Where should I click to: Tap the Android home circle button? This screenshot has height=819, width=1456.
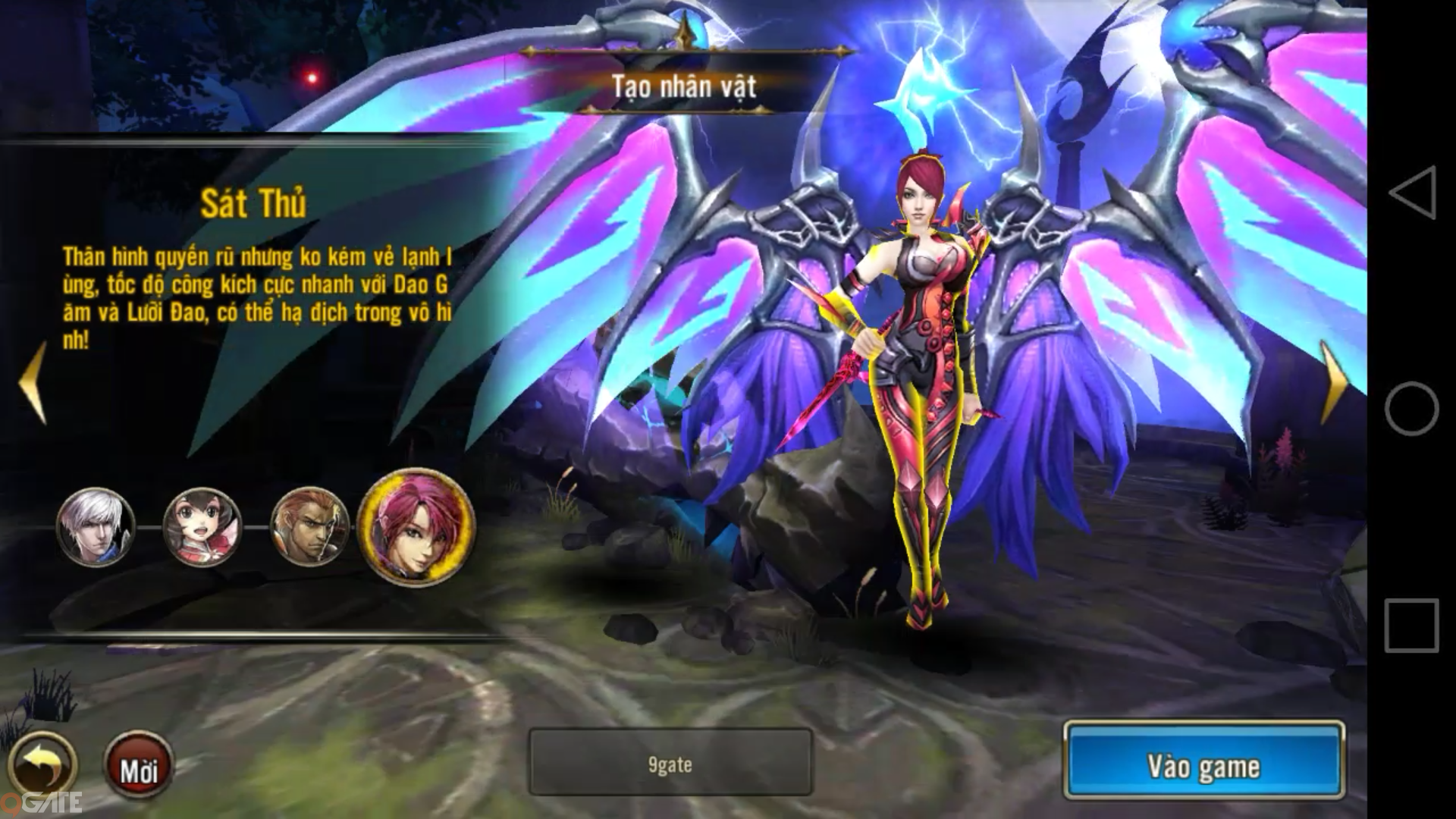1411,409
